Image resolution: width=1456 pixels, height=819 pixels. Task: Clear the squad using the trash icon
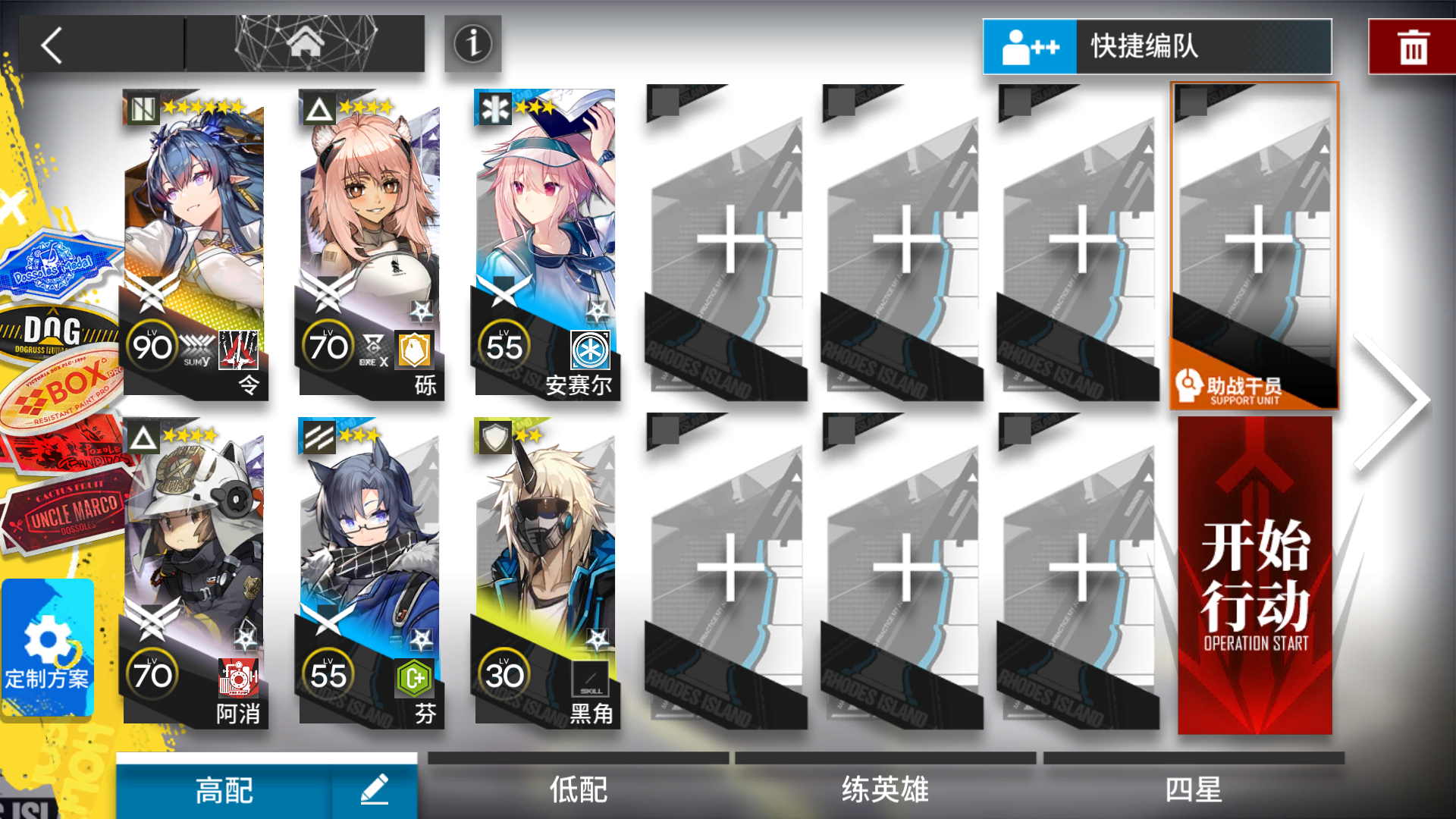[1412, 45]
